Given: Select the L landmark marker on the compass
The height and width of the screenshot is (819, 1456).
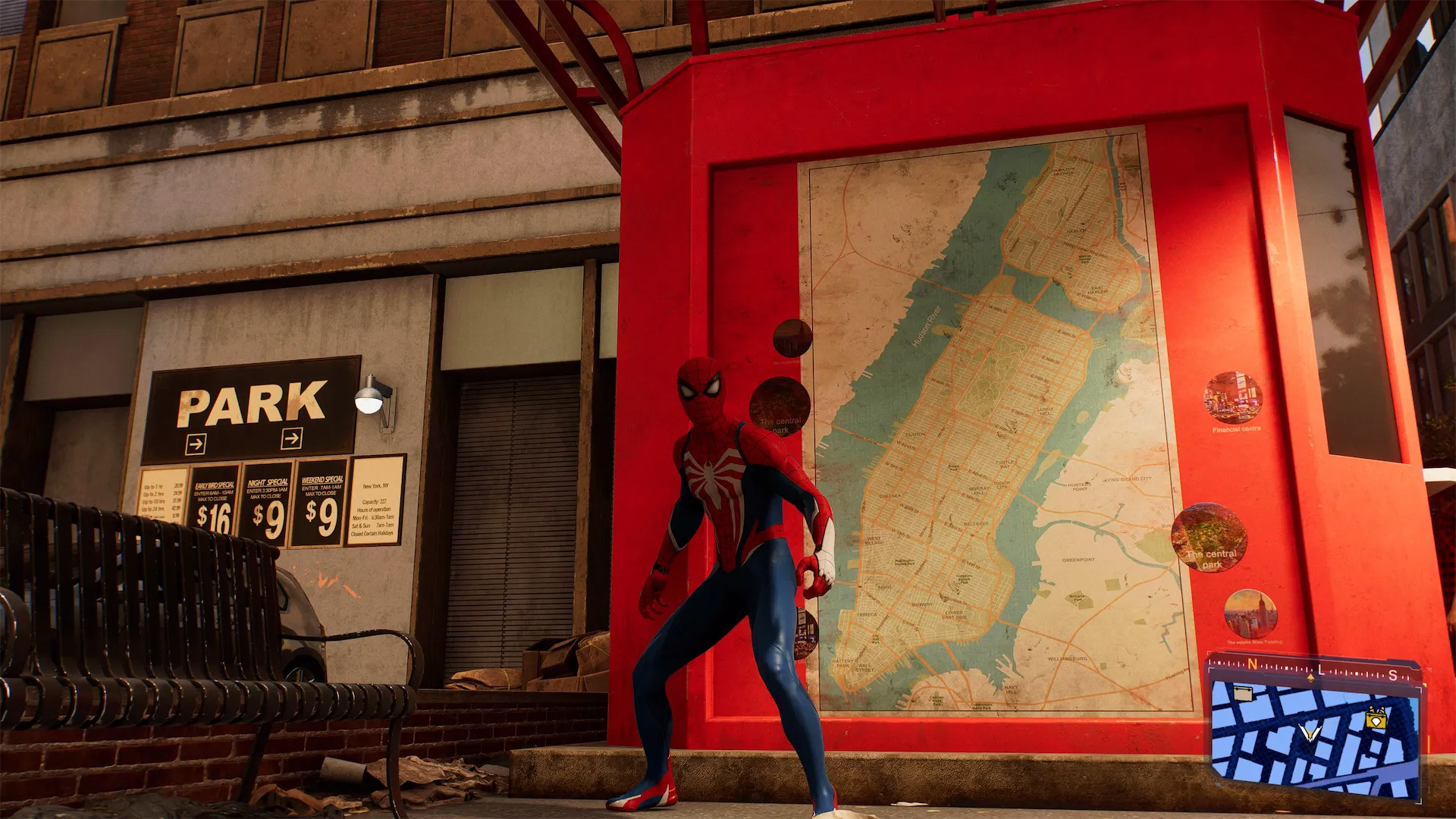Looking at the screenshot, I should pyautogui.click(x=1320, y=670).
